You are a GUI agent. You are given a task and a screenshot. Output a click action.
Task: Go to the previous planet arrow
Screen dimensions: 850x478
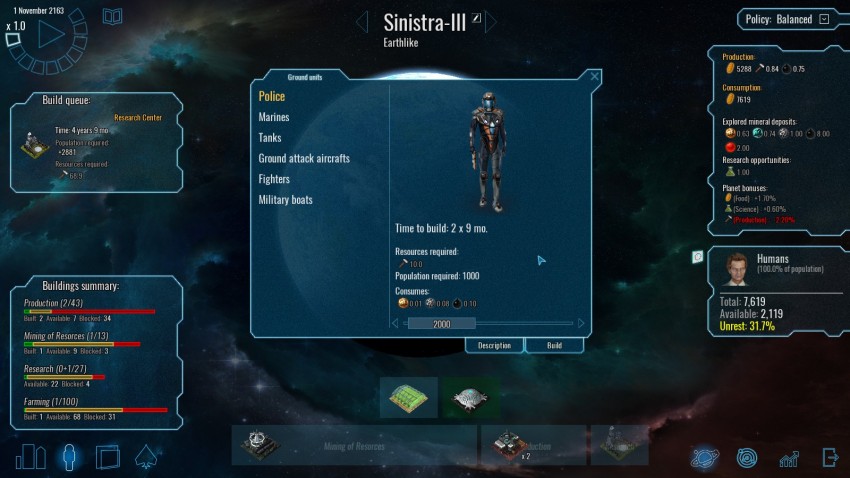point(362,22)
